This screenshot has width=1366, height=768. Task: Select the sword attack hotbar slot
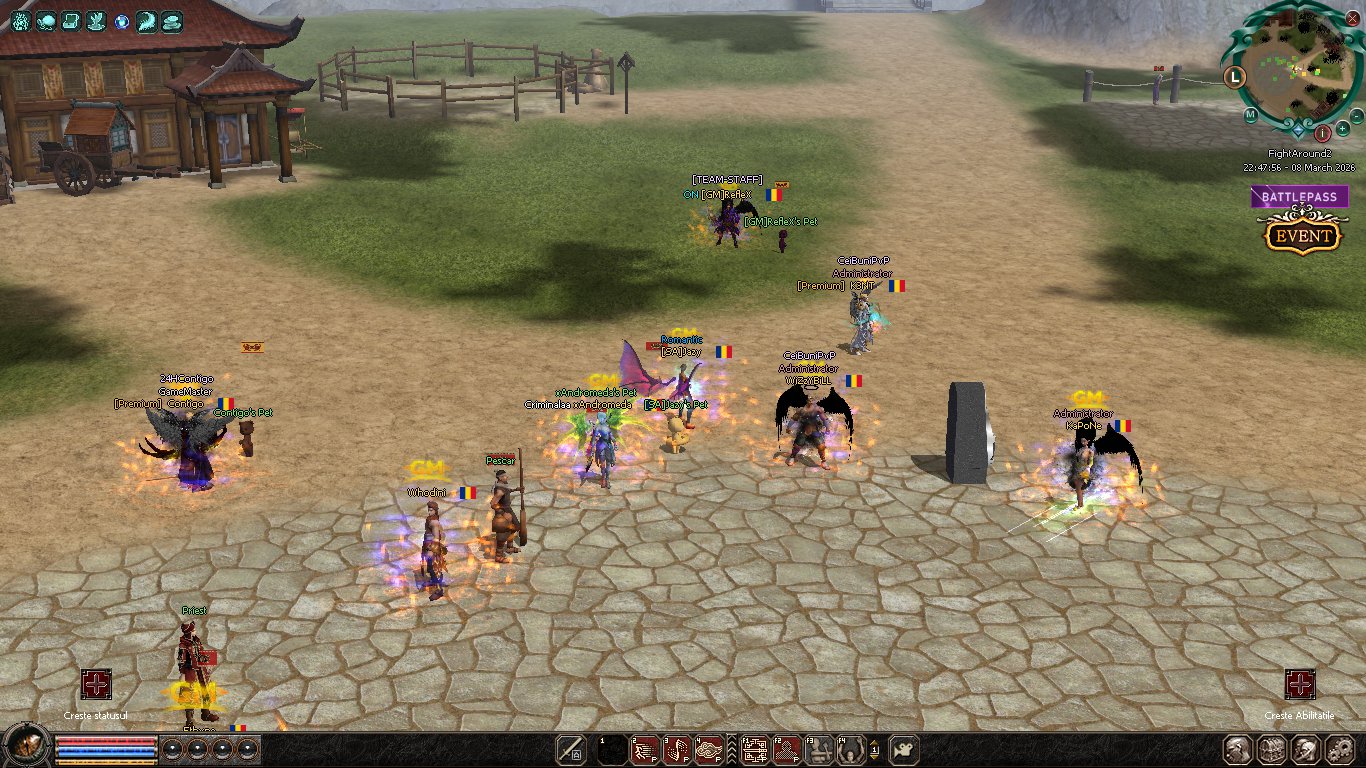[x=571, y=749]
